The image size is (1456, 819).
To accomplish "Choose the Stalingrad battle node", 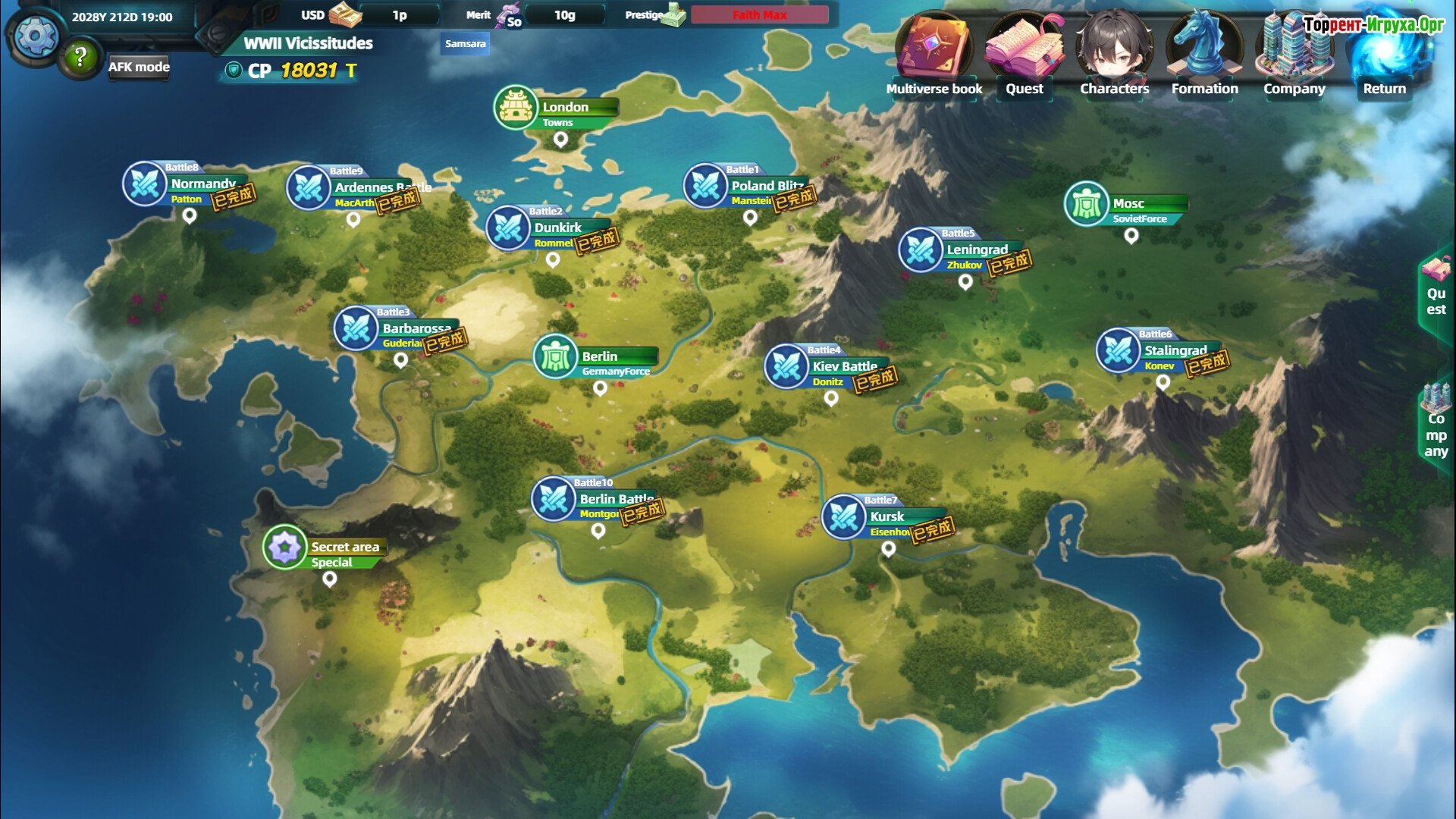I will point(1118,350).
